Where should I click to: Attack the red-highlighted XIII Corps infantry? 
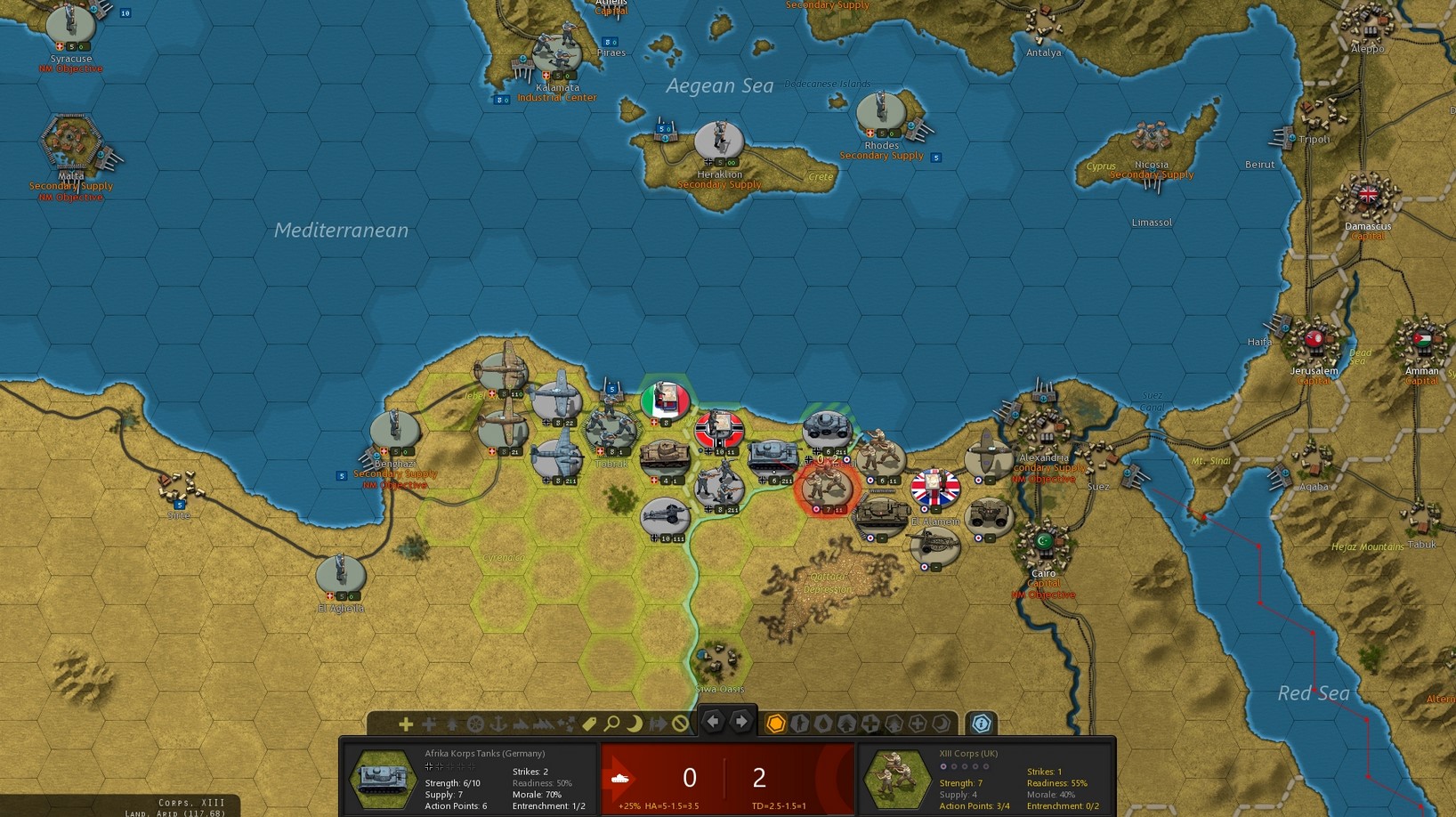[827, 487]
